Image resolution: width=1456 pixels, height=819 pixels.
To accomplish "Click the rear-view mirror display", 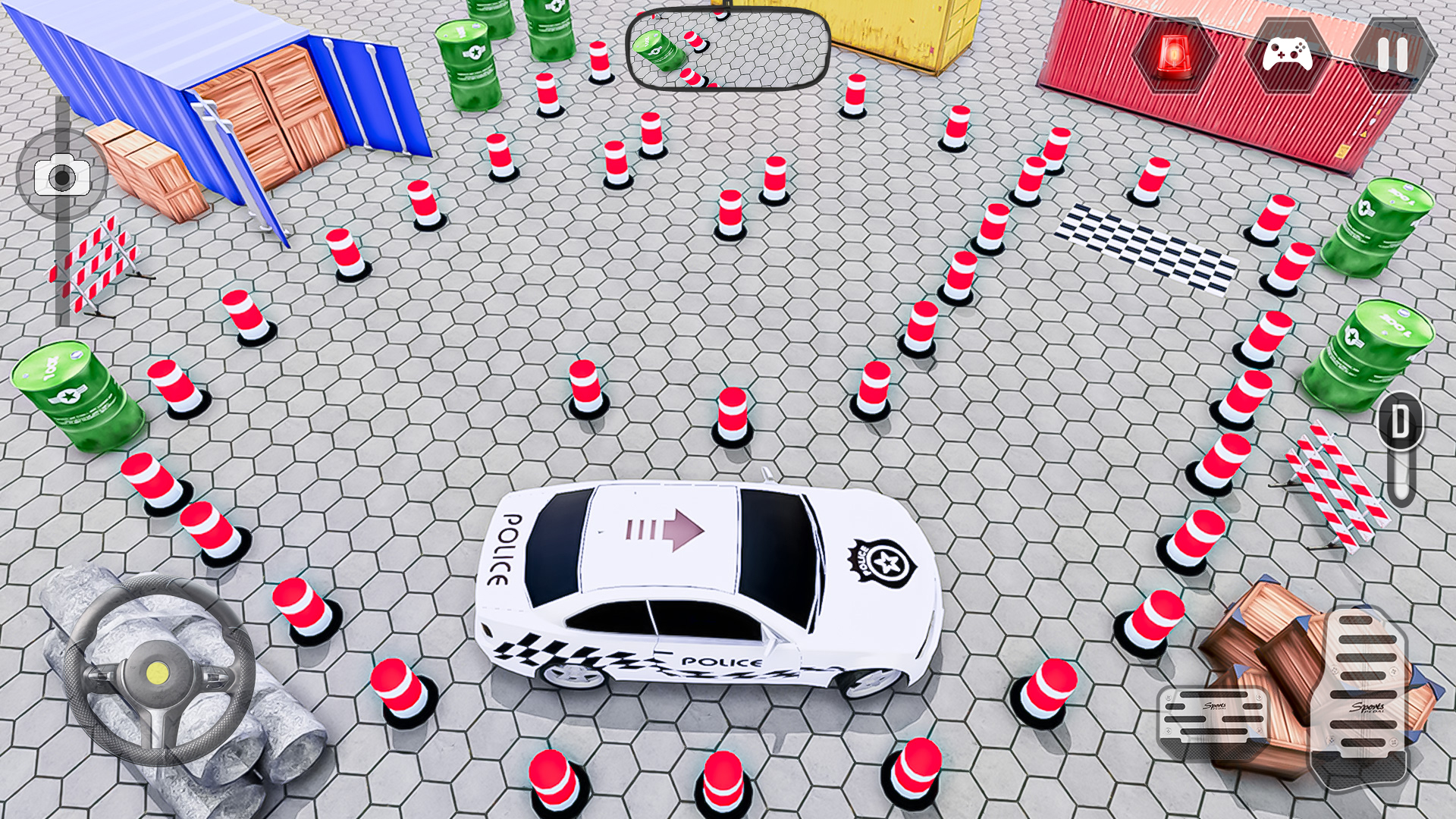I will pyautogui.click(x=728, y=50).
